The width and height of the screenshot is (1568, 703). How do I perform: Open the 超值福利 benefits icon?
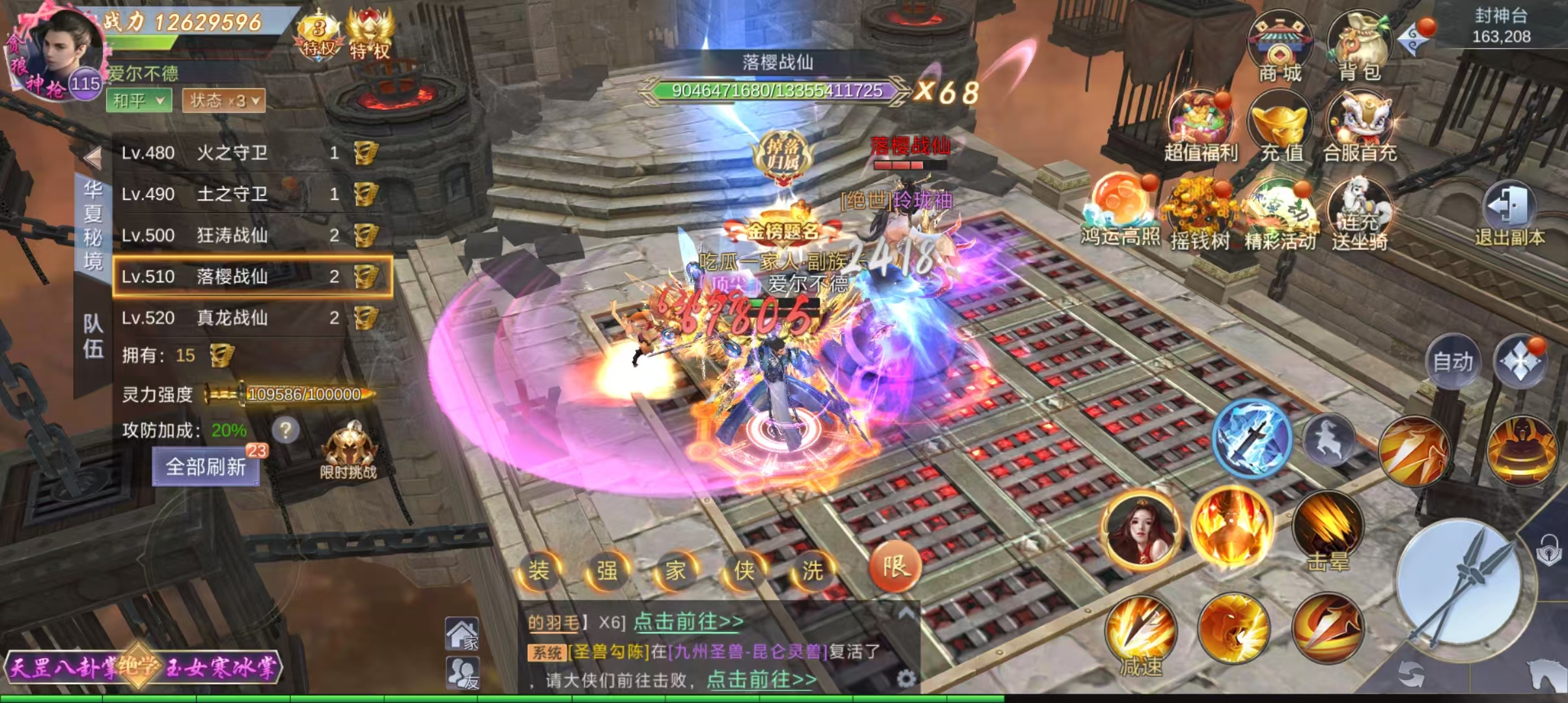pos(1200,127)
